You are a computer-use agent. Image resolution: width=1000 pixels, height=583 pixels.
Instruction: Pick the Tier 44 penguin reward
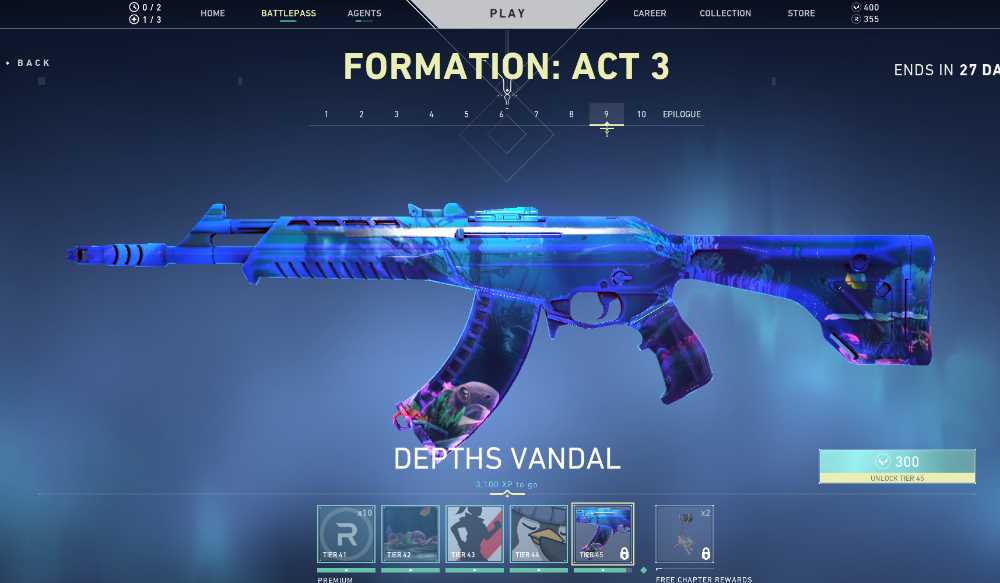point(538,534)
